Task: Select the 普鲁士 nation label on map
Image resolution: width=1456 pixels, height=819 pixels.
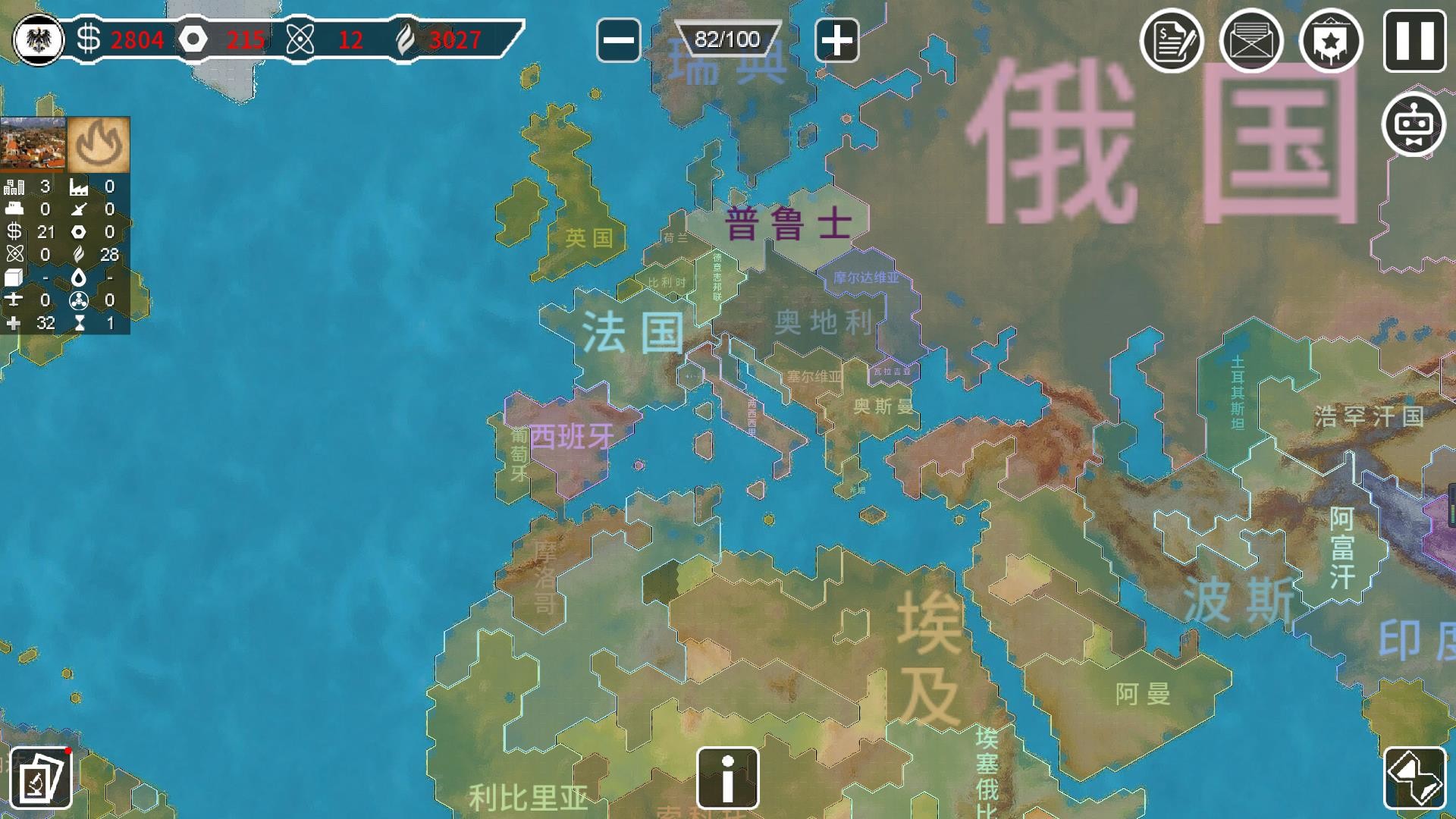Action: pos(789,222)
